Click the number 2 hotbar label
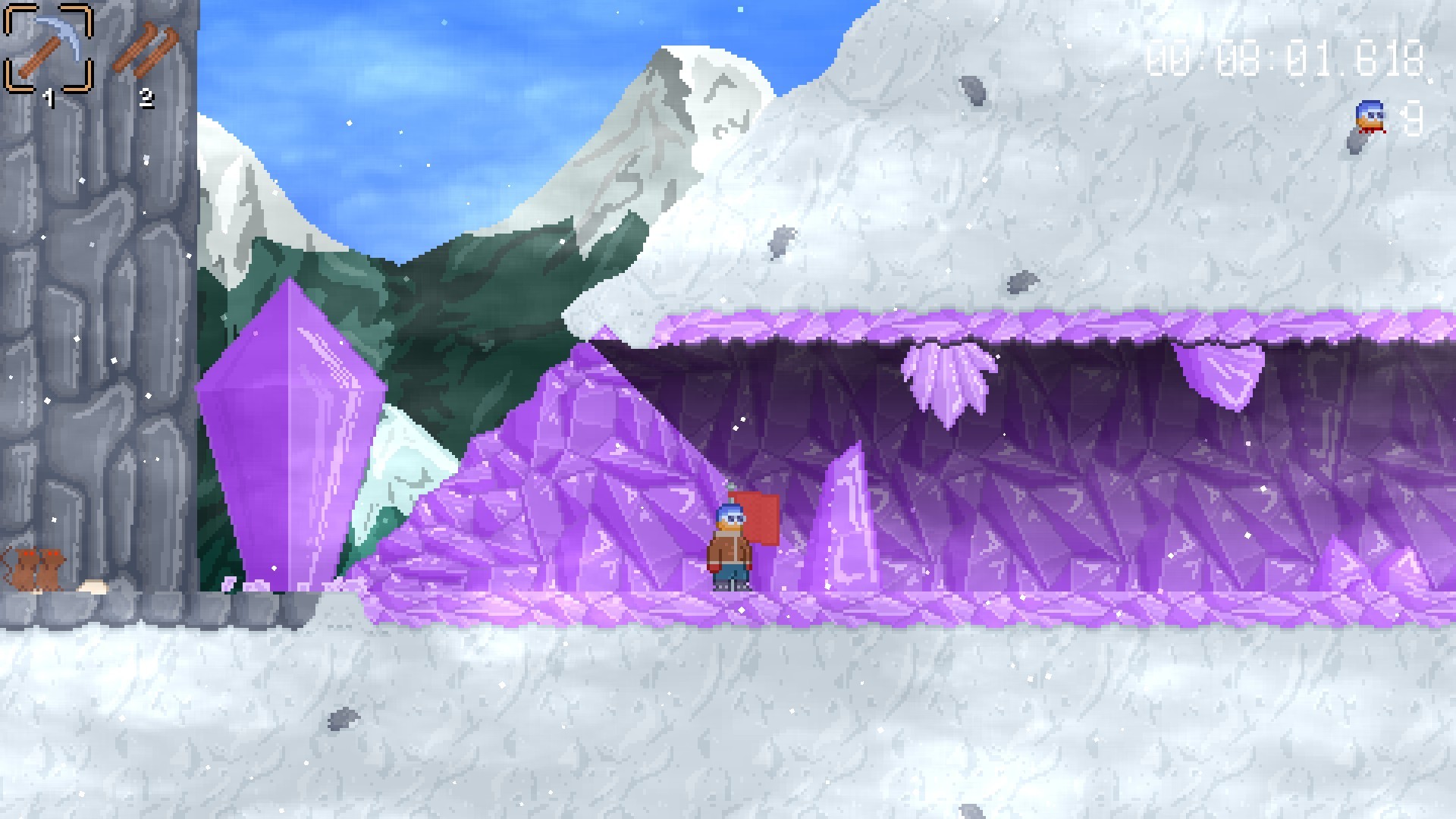The image size is (1456, 819). (x=146, y=96)
